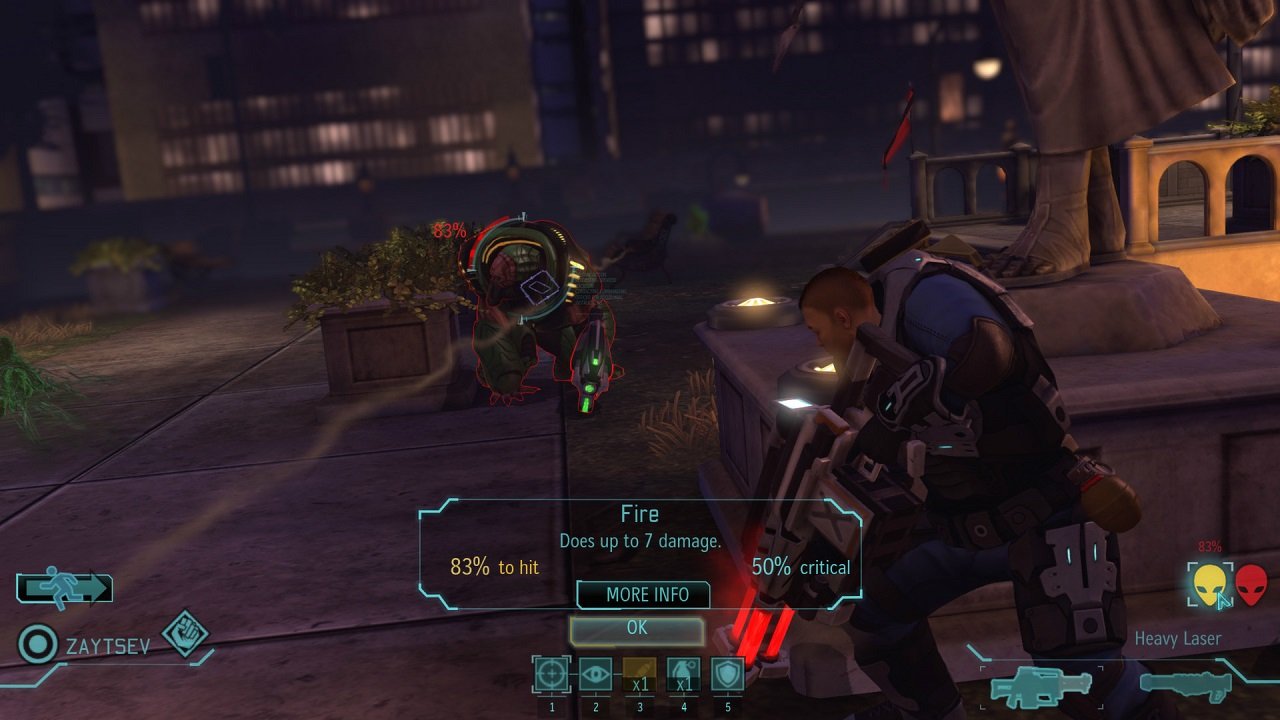Viewport: 1280px width, 720px height.
Task: Click the Heavy Laser weapon silhouette
Action: click(x=1040, y=688)
